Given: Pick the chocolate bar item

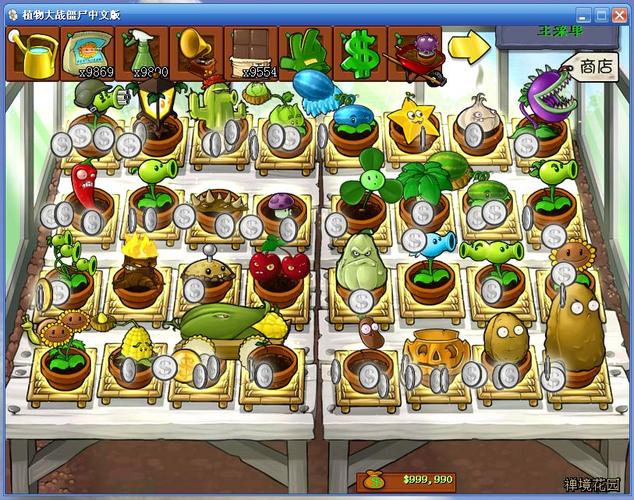Looking at the screenshot, I should point(252,52).
